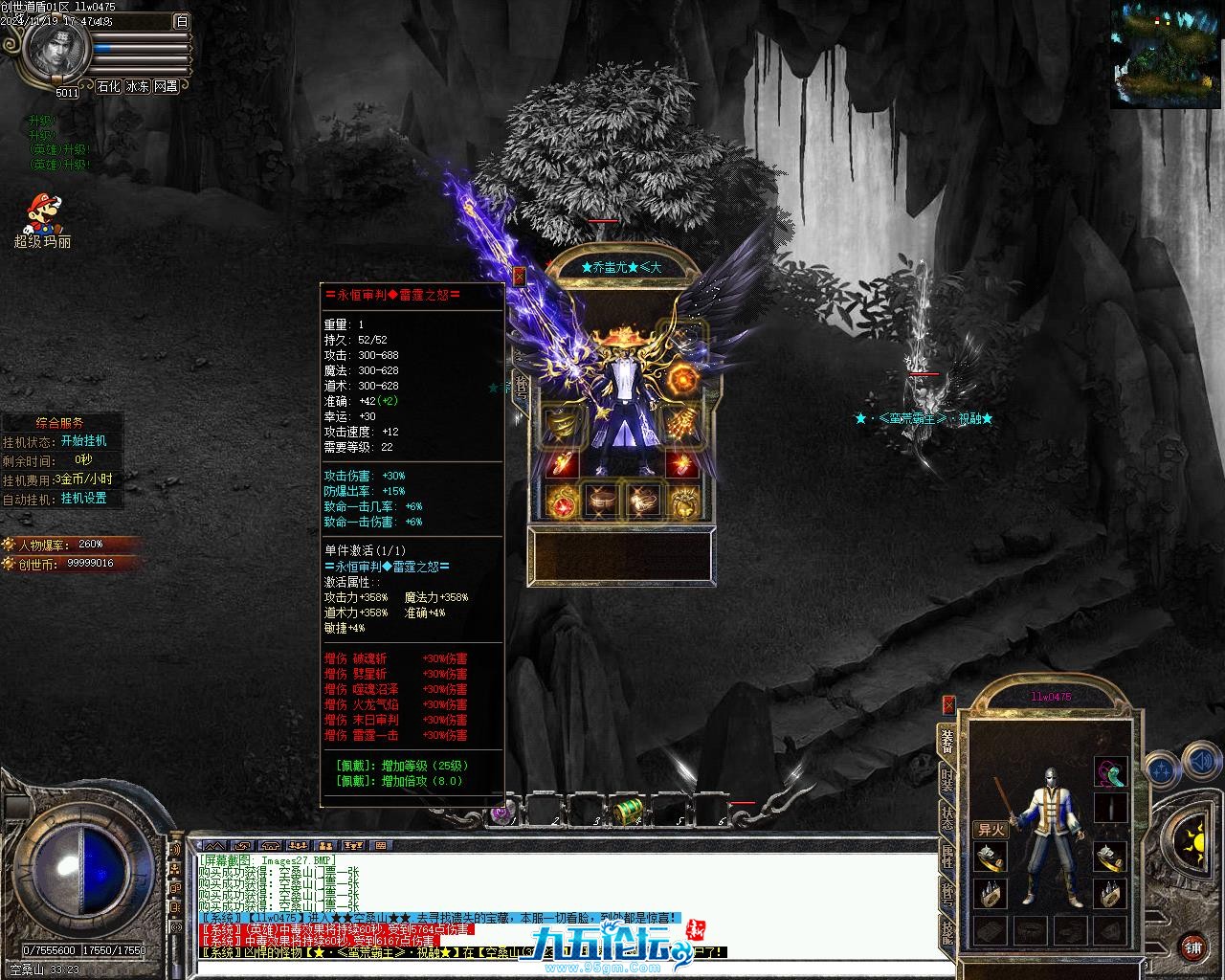
Task: Show the 属性 tab
Action: click(947, 857)
